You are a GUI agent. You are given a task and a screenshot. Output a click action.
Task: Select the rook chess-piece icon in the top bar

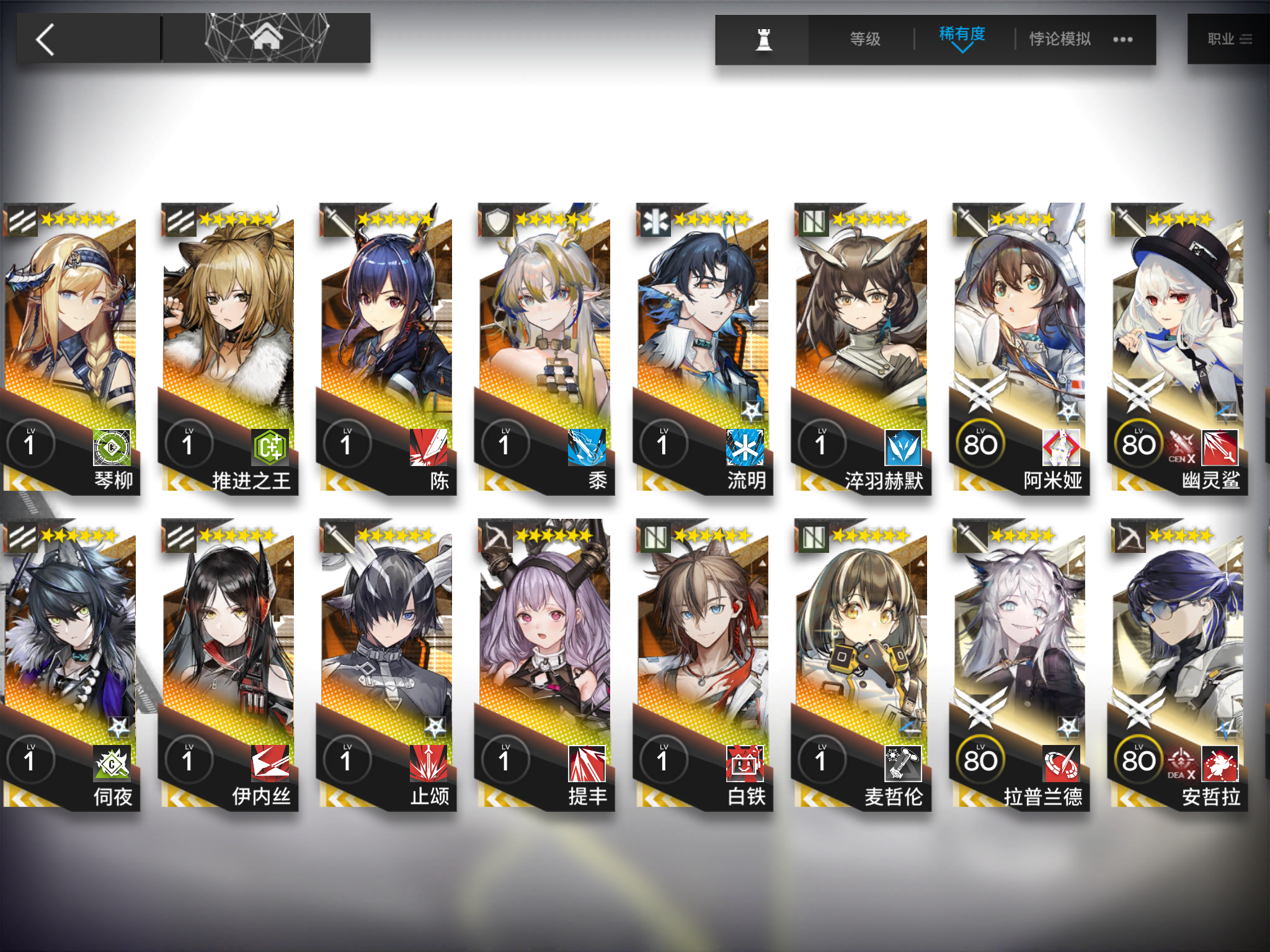[764, 38]
